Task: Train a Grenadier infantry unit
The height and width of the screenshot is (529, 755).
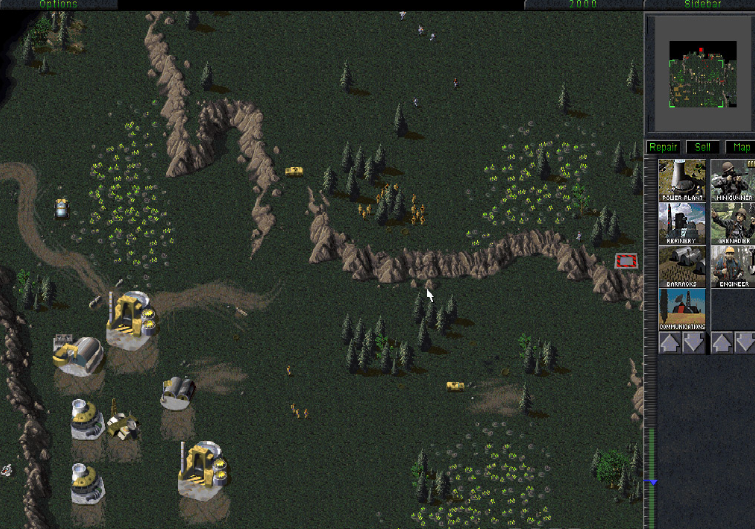Action: click(733, 224)
